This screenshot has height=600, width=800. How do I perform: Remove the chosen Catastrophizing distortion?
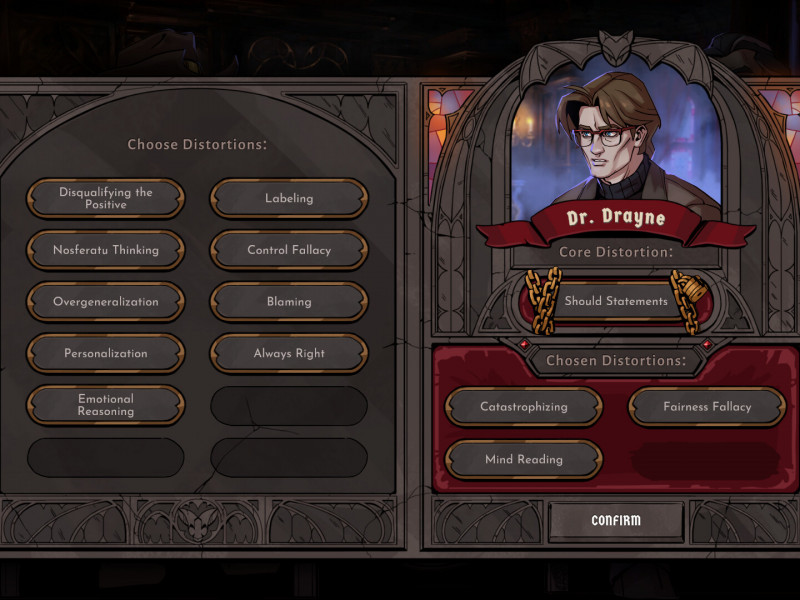(524, 407)
